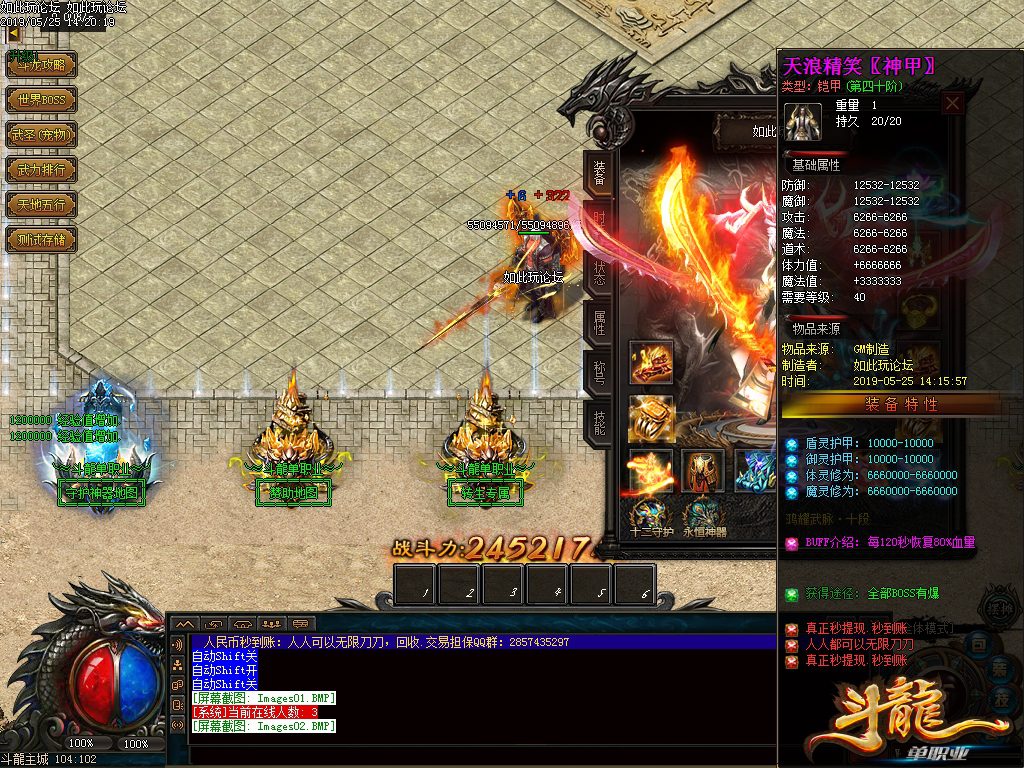Image resolution: width=1024 pixels, height=768 pixels.
Task: Select the red armor equipment slot
Action: tap(702, 470)
